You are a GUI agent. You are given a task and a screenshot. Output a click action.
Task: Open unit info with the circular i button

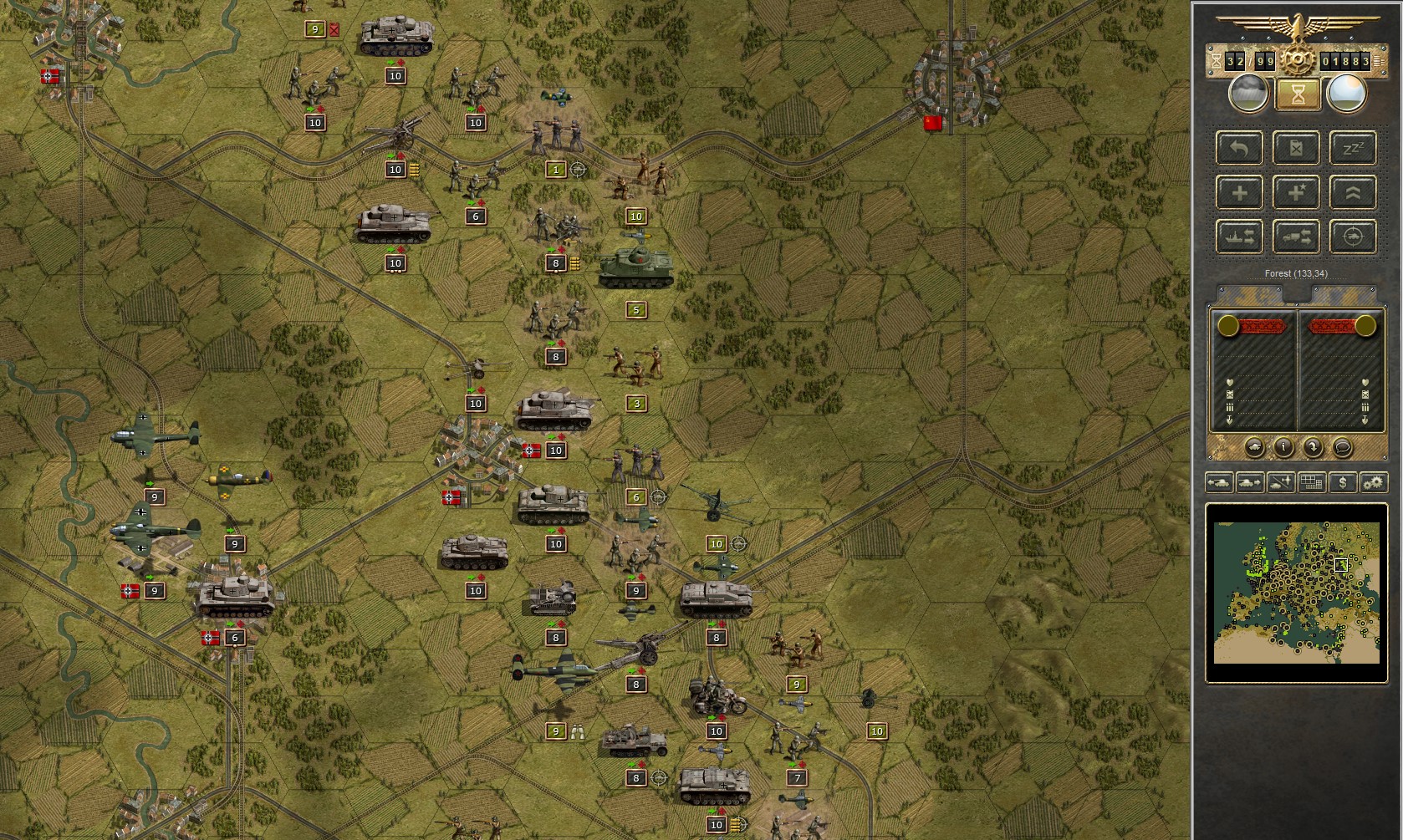click(1284, 448)
